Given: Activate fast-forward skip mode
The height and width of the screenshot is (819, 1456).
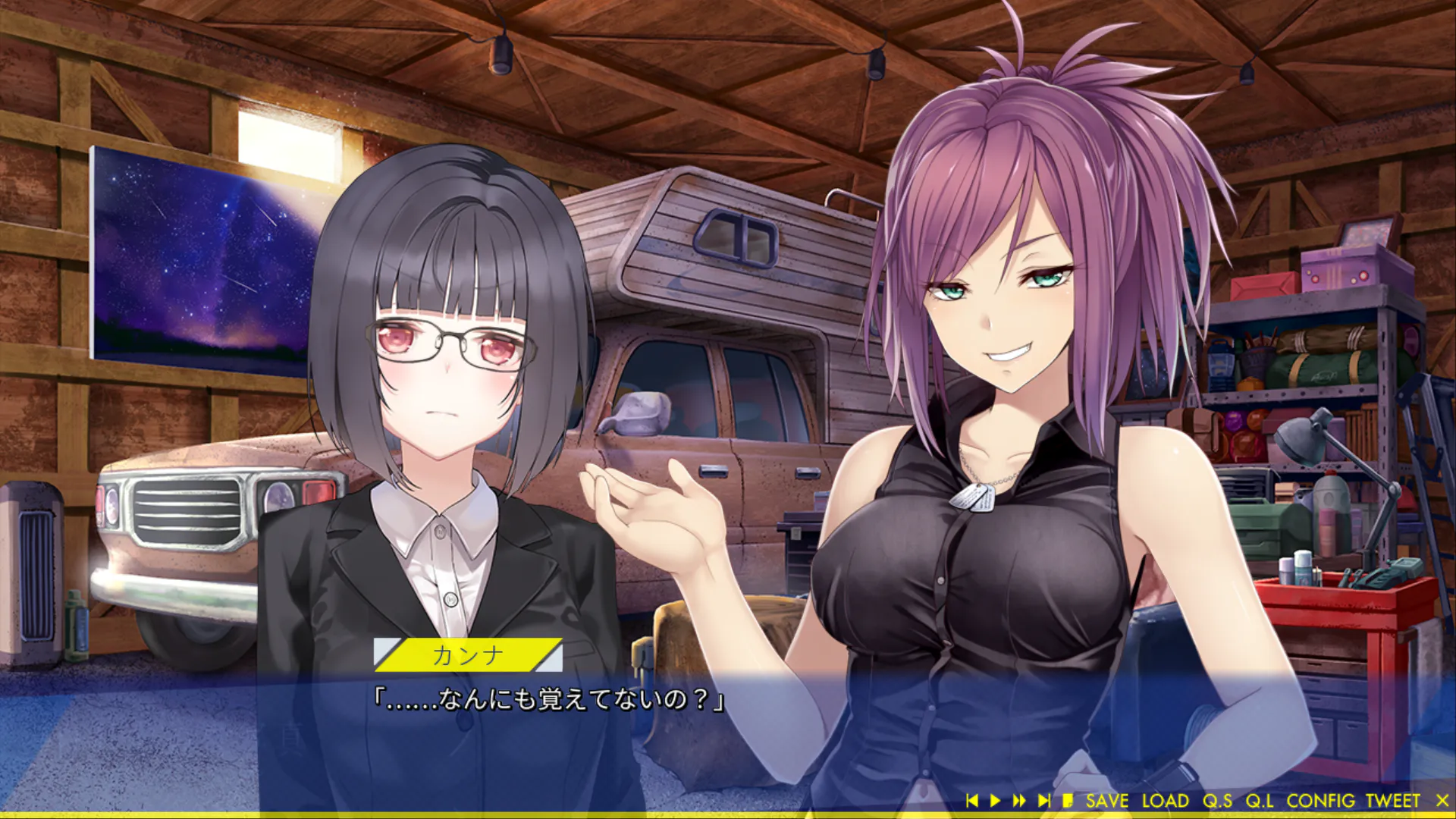Looking at the screenshot, I should (x=1019, y=801).
